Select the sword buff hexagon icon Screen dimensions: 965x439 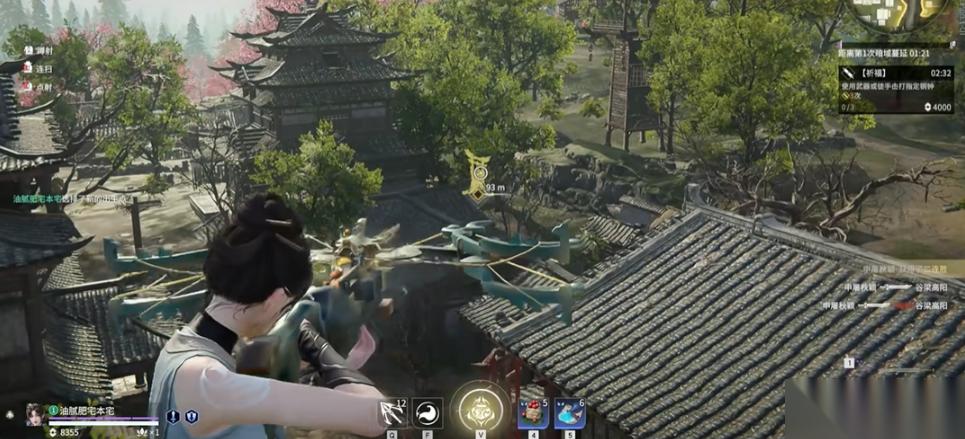pyautogui.click(x=173, y=416)
